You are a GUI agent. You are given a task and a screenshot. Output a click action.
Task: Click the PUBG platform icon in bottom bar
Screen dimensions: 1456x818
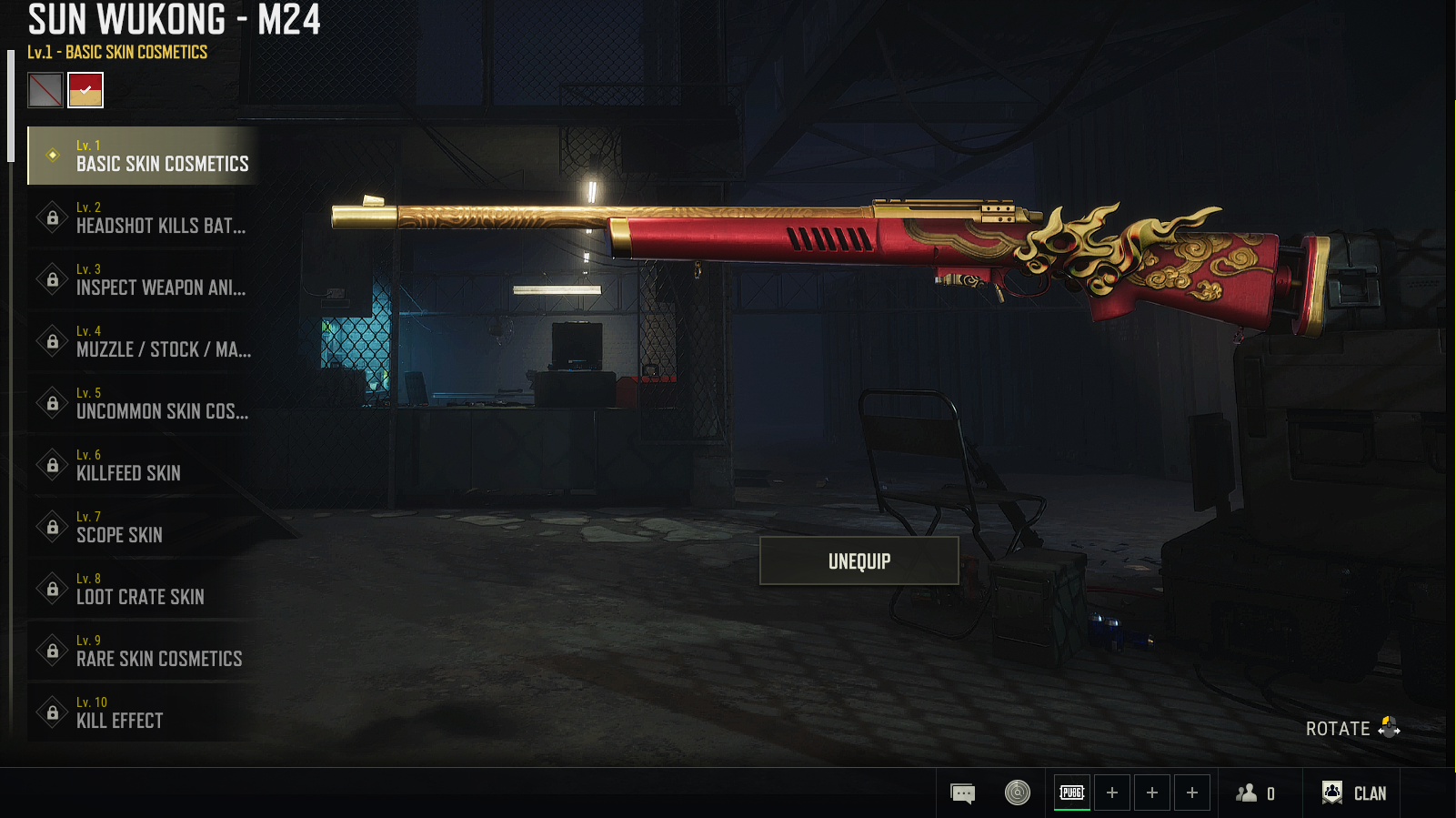1072,793
